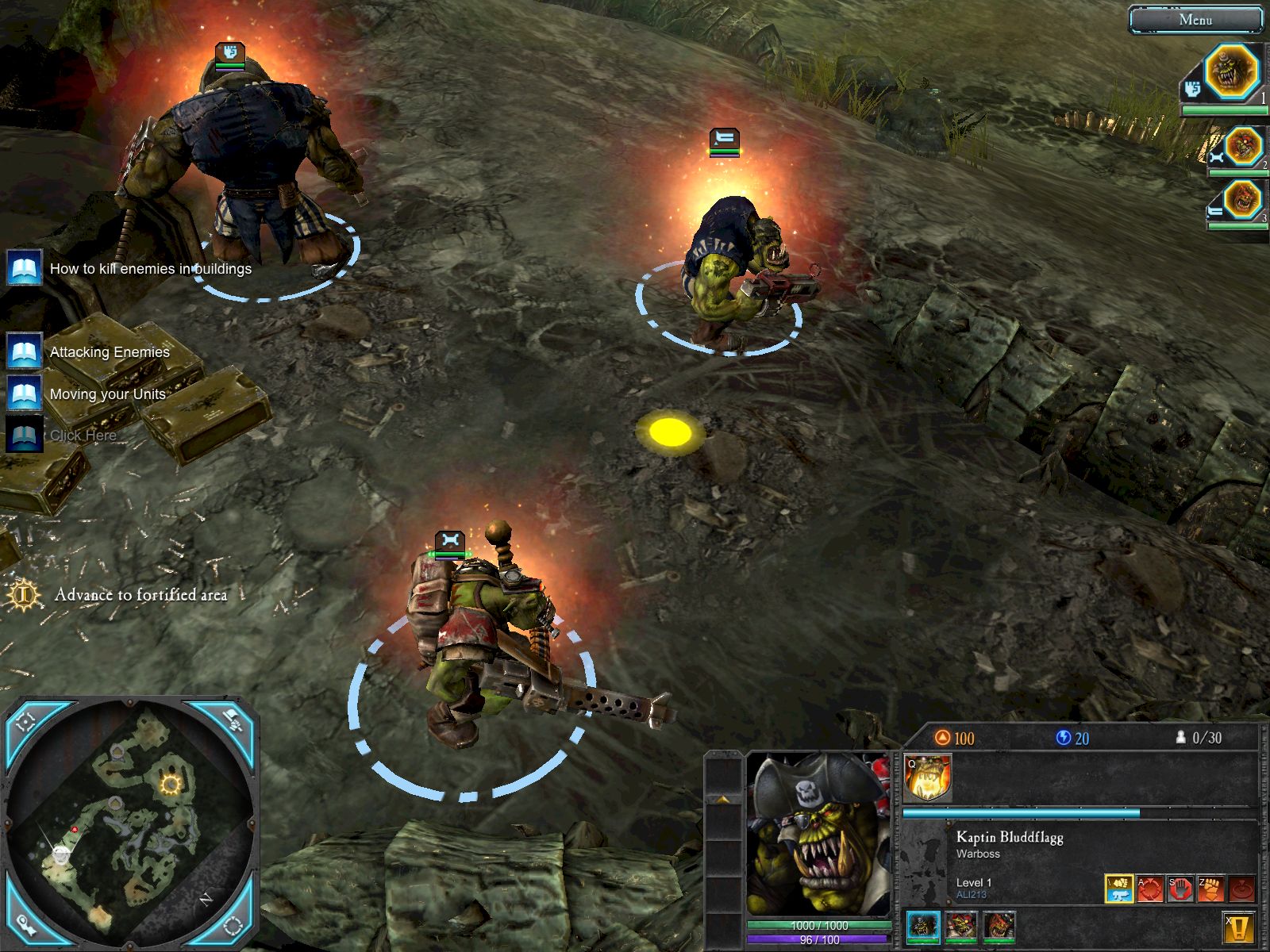Select the attack-move command icon
Viewport: 1270px width, 952px height.
(1149, 889)
